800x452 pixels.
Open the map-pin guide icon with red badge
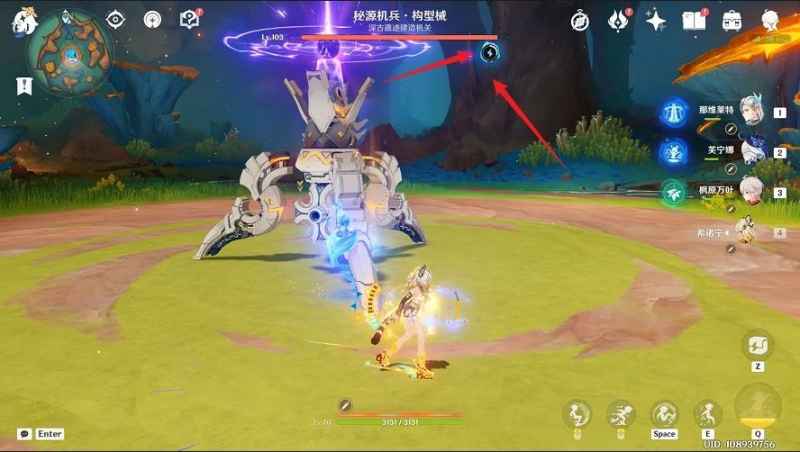[x=190, y=19]
